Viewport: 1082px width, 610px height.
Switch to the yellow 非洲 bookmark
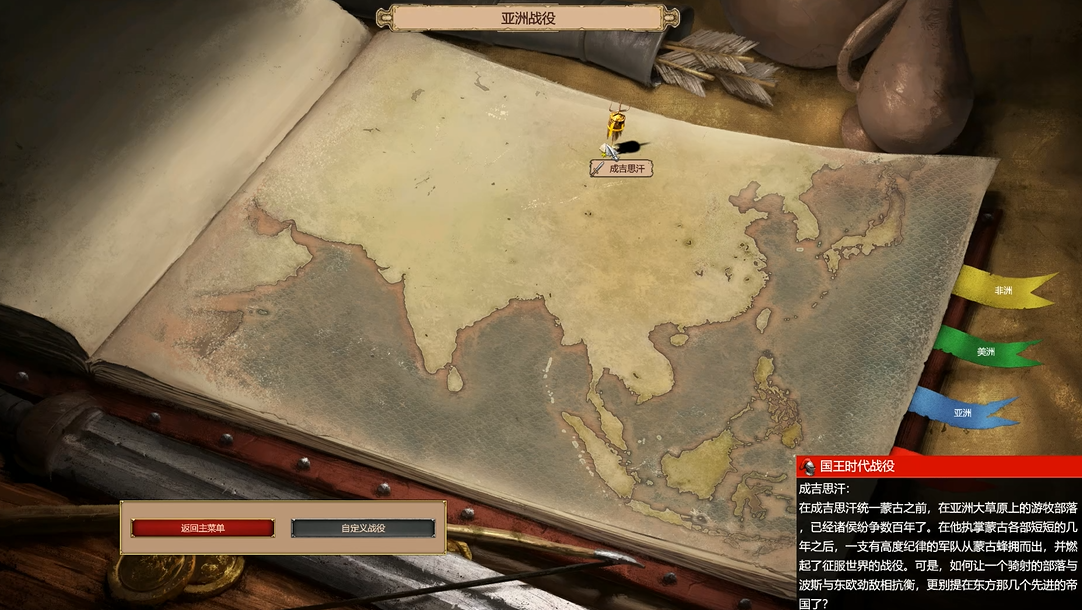click(1002, 291)
